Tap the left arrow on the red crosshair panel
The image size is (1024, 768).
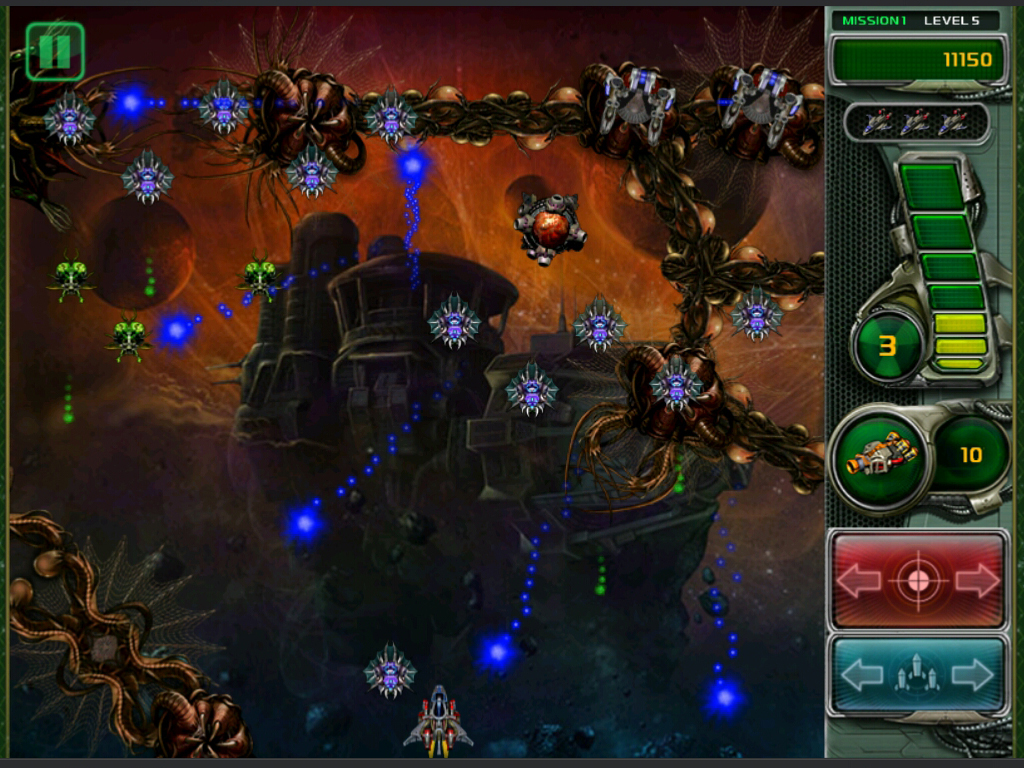[859, 581]
